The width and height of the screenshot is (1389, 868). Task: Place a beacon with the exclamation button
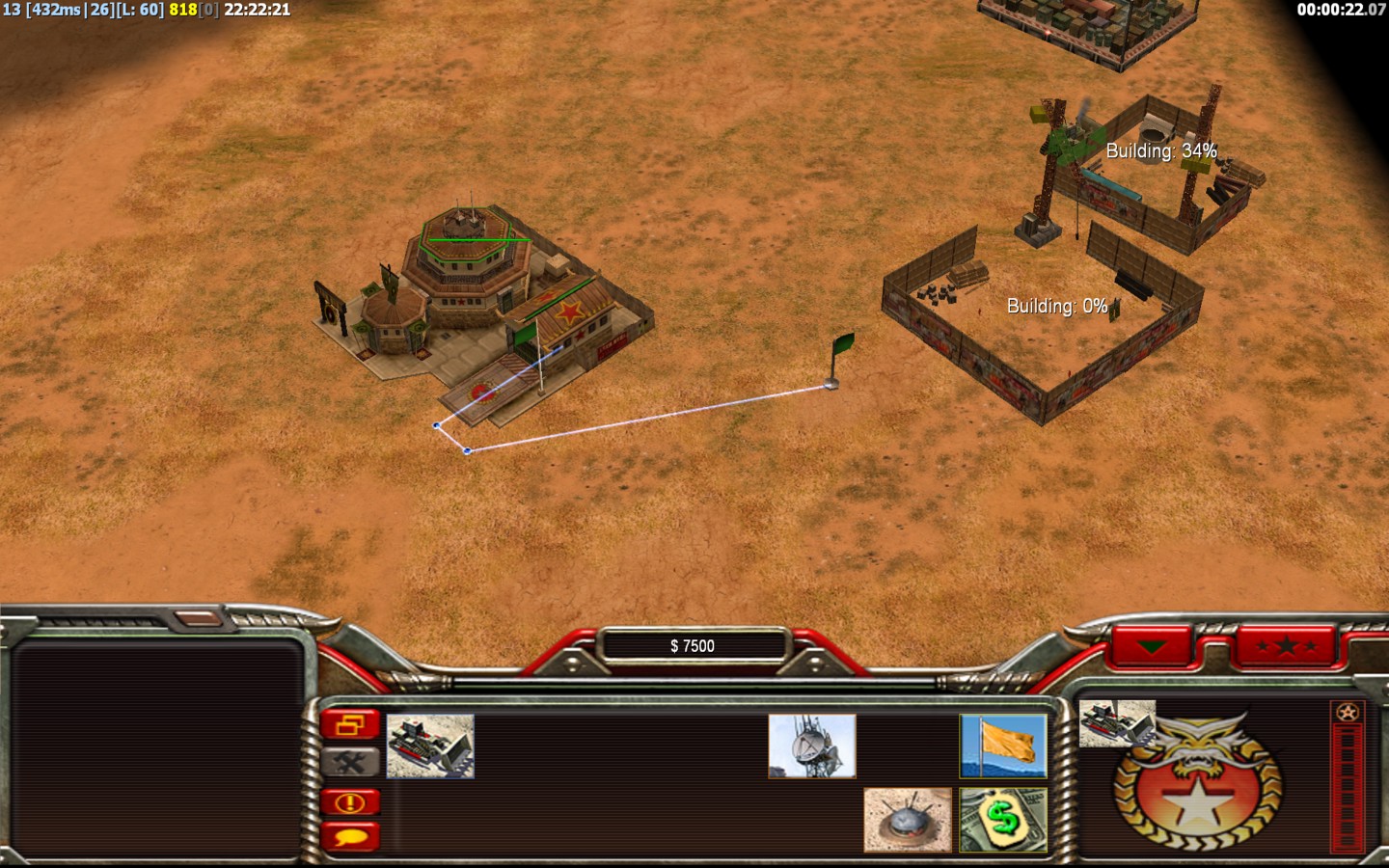point(350,801)
